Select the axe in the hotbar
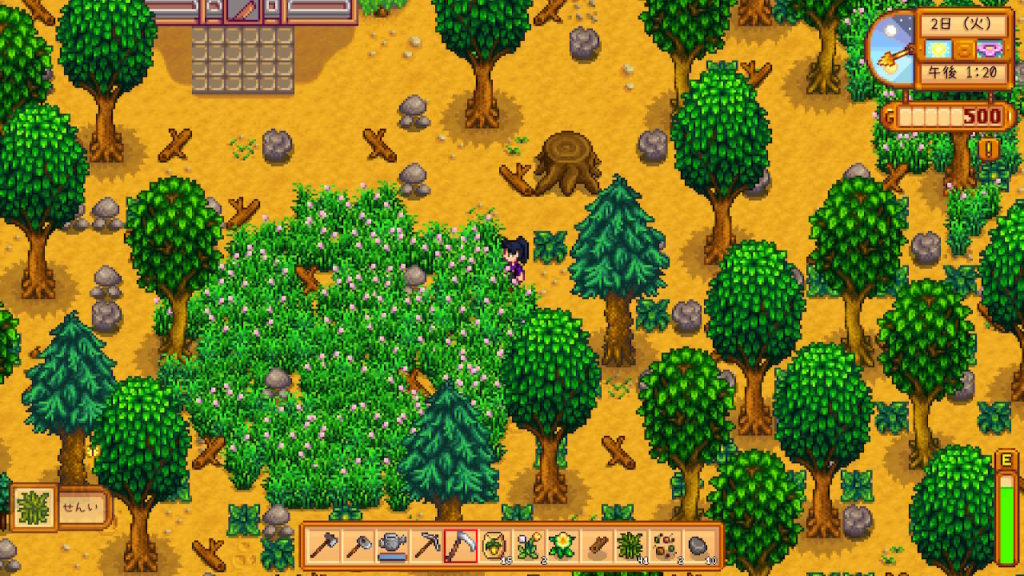This screenshot has height=576, width=1024. (x=324, y=547)
